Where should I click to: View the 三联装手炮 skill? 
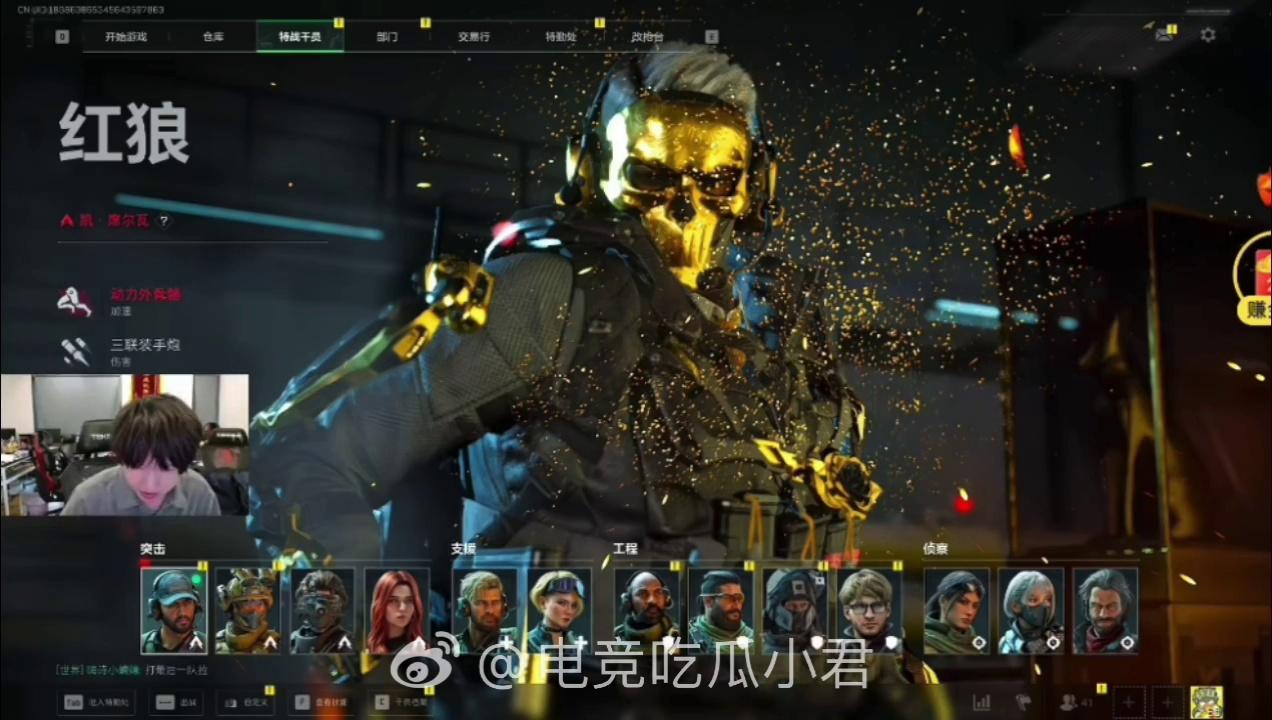pos(145,345)
